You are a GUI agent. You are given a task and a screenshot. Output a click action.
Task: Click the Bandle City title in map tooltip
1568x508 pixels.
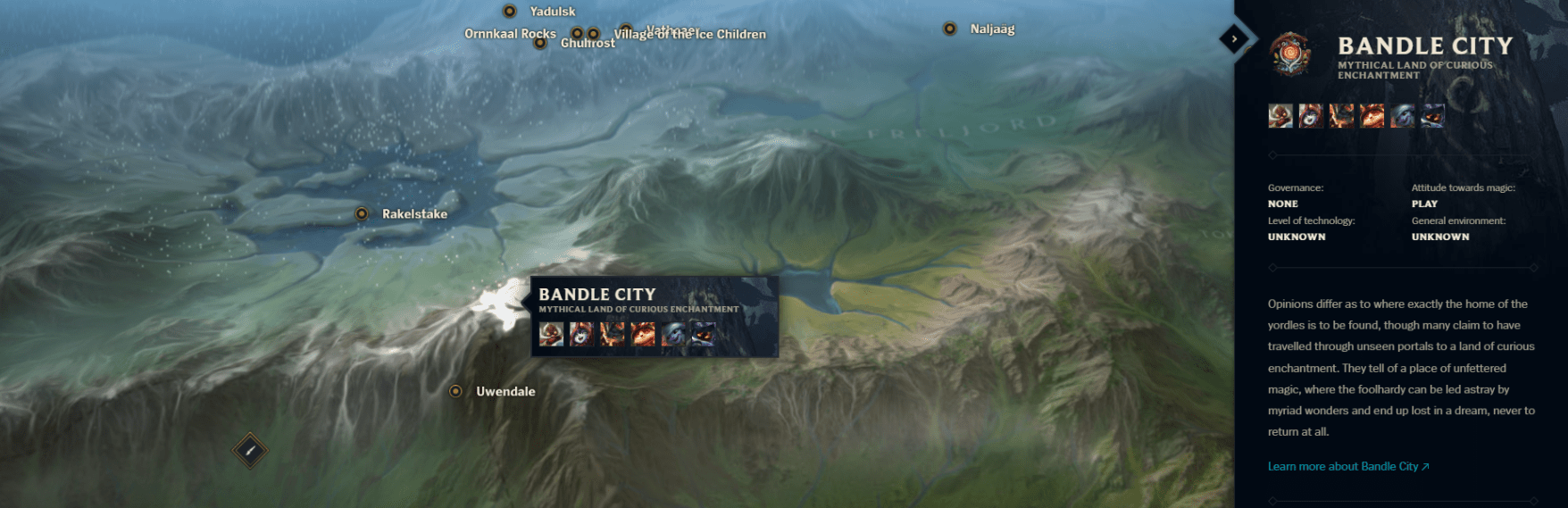click(x=596, y=294)
